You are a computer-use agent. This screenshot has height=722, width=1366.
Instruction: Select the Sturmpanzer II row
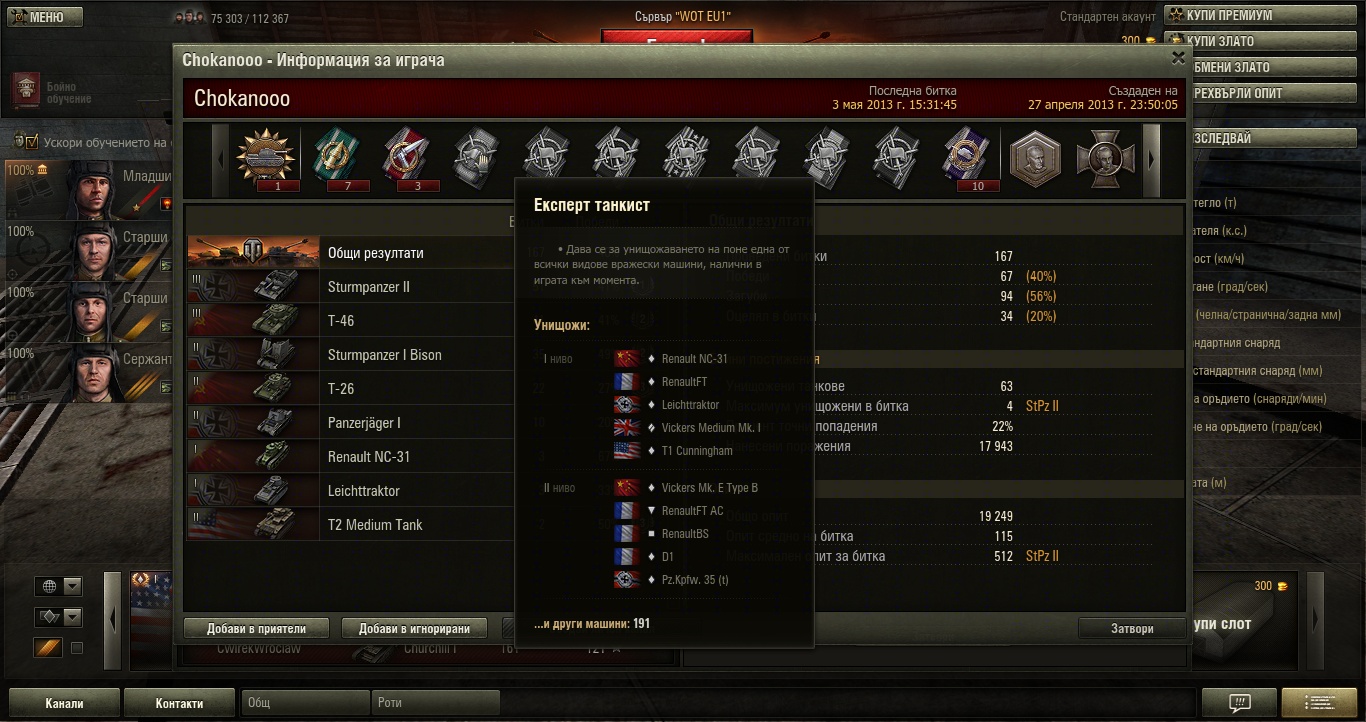point(368,287)
